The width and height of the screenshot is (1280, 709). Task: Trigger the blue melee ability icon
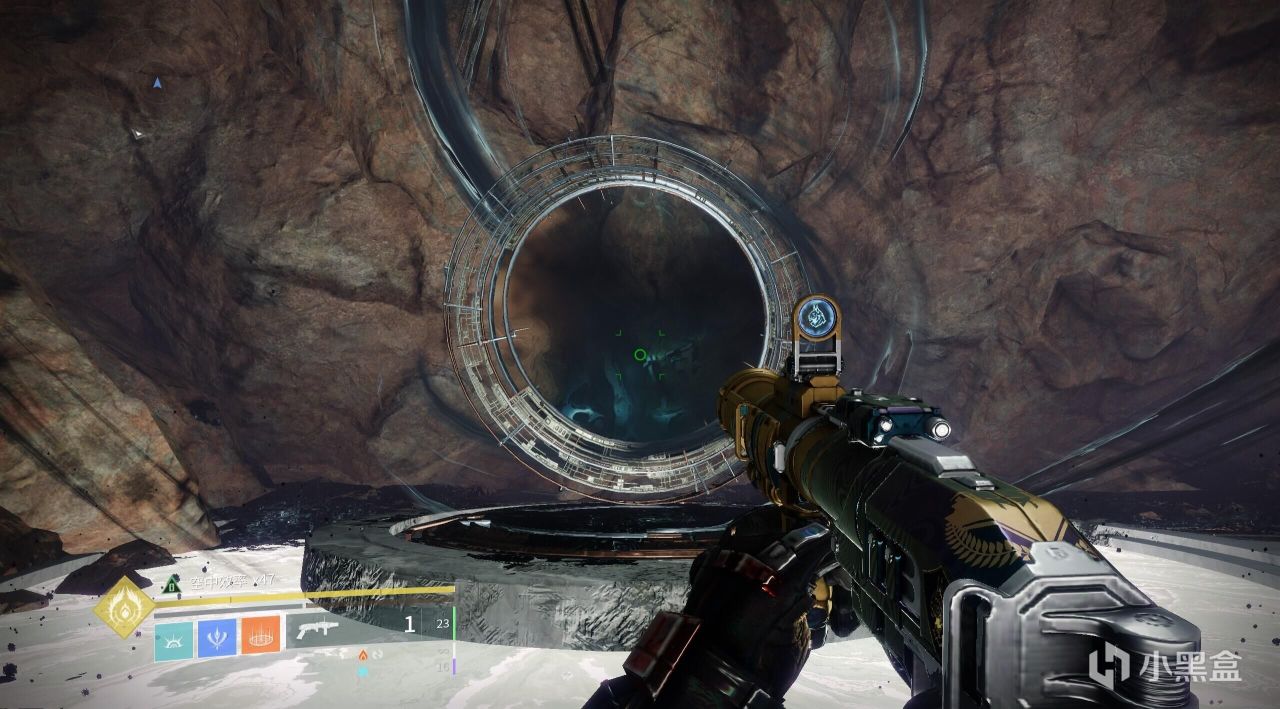(217, 637)
